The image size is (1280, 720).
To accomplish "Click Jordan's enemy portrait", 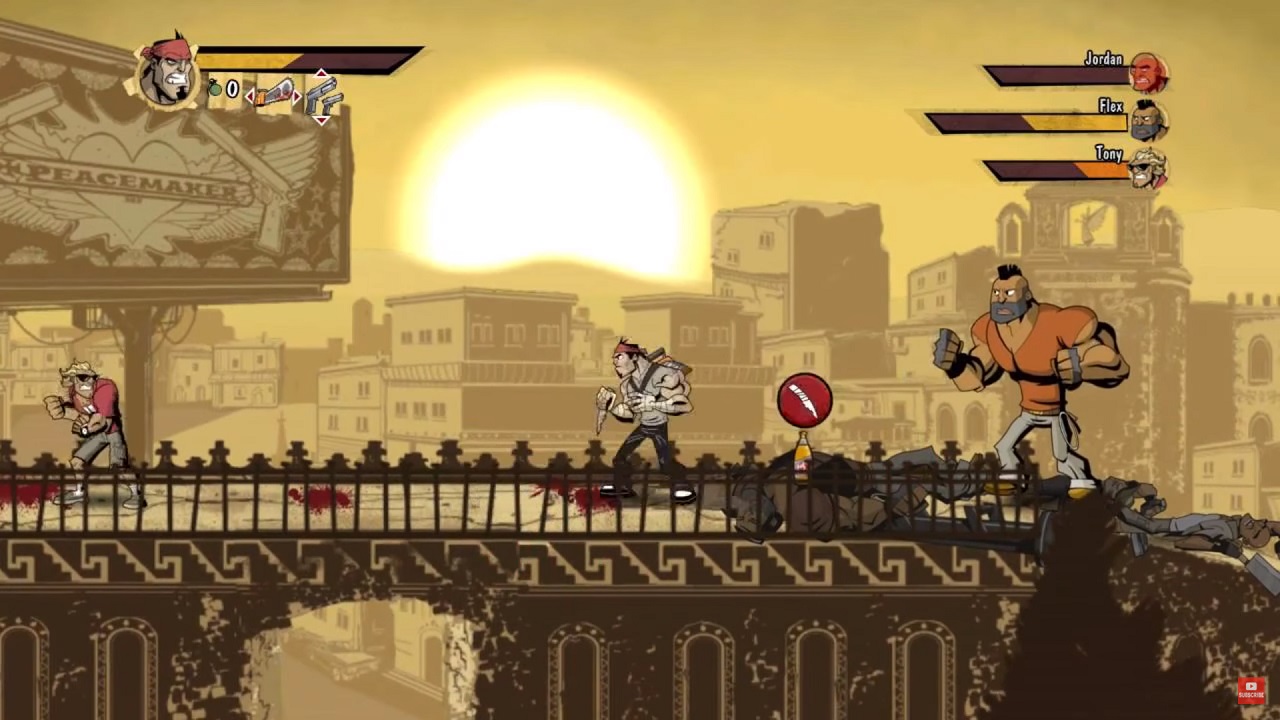I will click(x=1148, y=73).
